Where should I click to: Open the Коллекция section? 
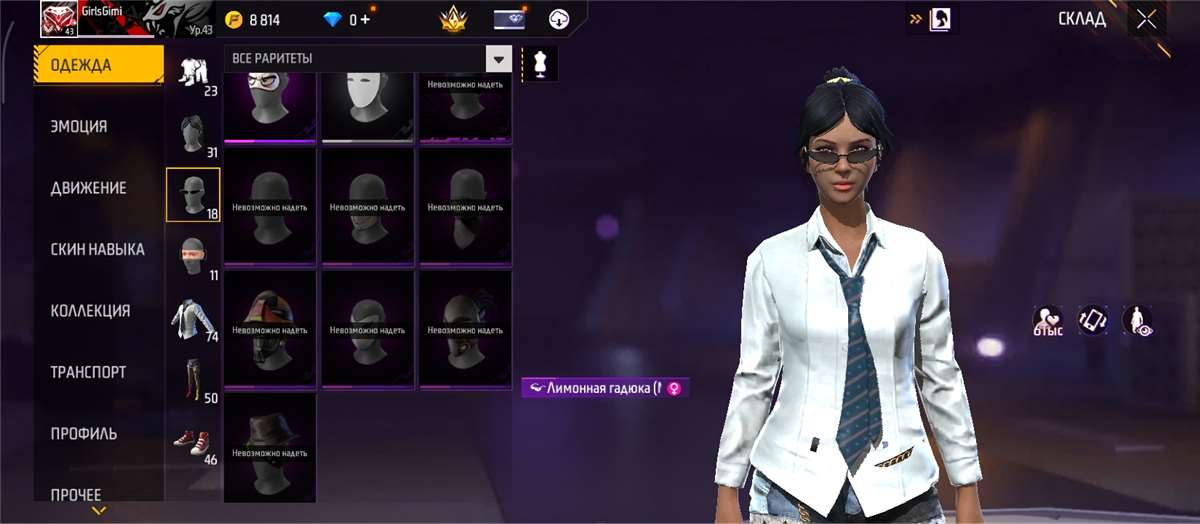[x=90, y=311]
